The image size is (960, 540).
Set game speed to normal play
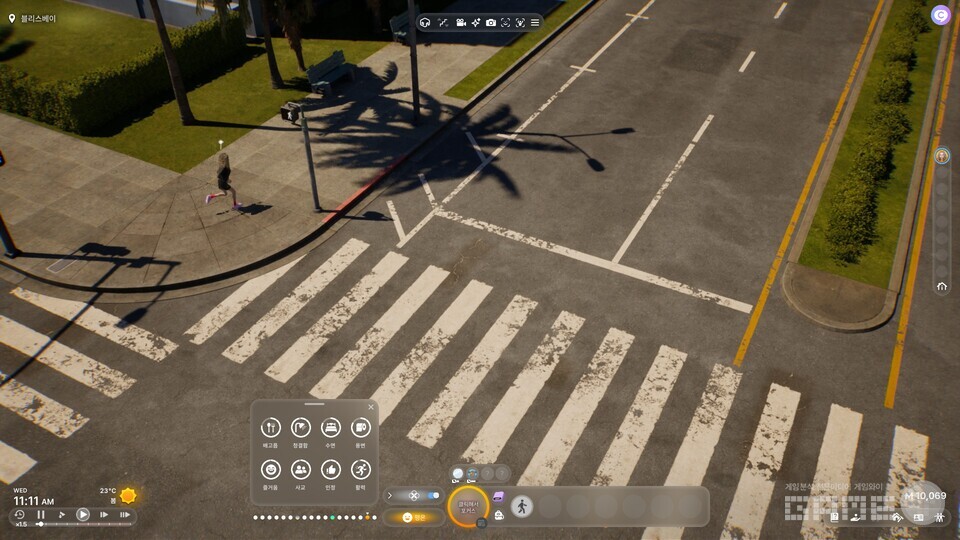pos(83,515)
